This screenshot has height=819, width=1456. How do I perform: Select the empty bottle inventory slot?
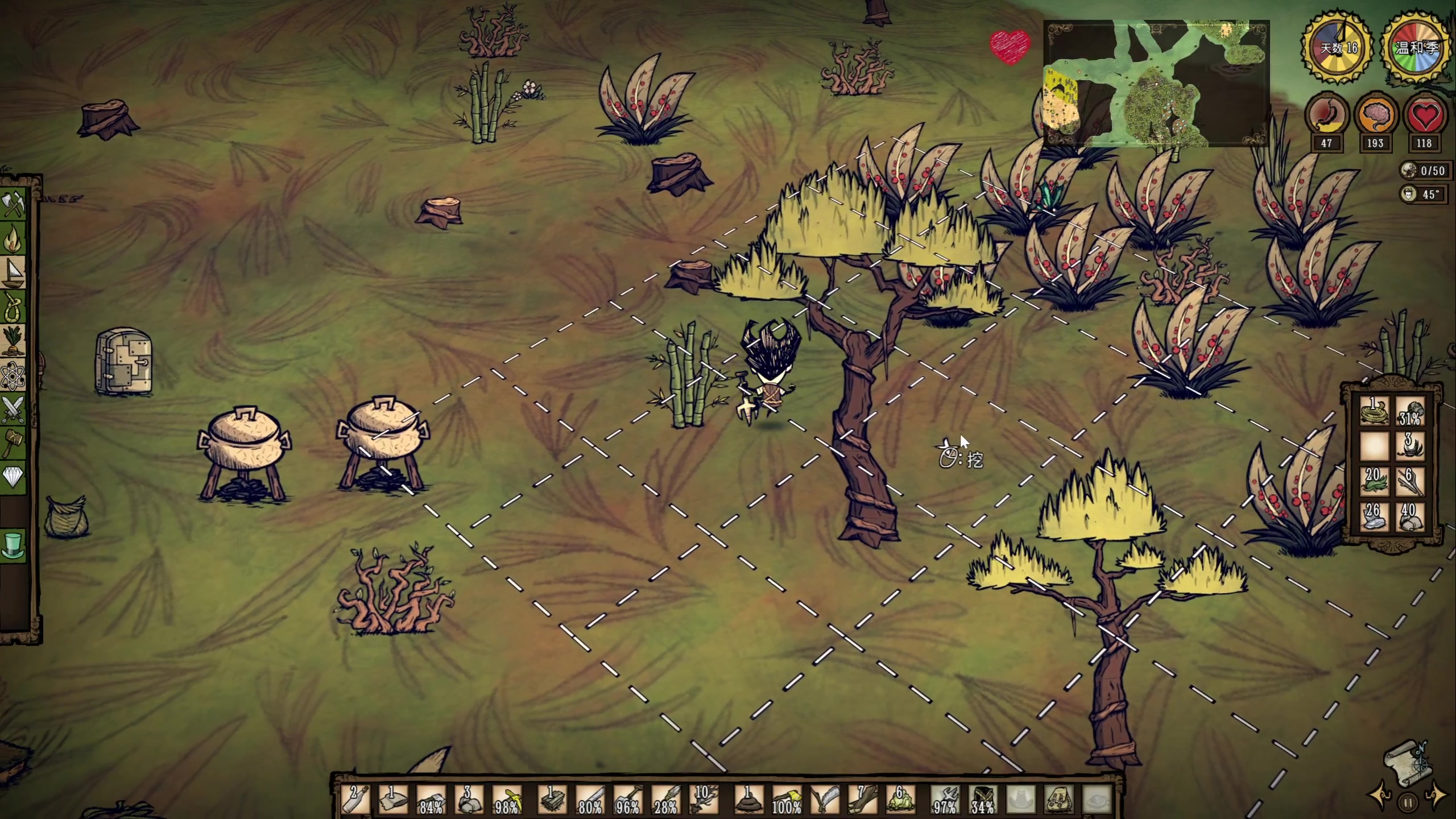coord(355,799)
